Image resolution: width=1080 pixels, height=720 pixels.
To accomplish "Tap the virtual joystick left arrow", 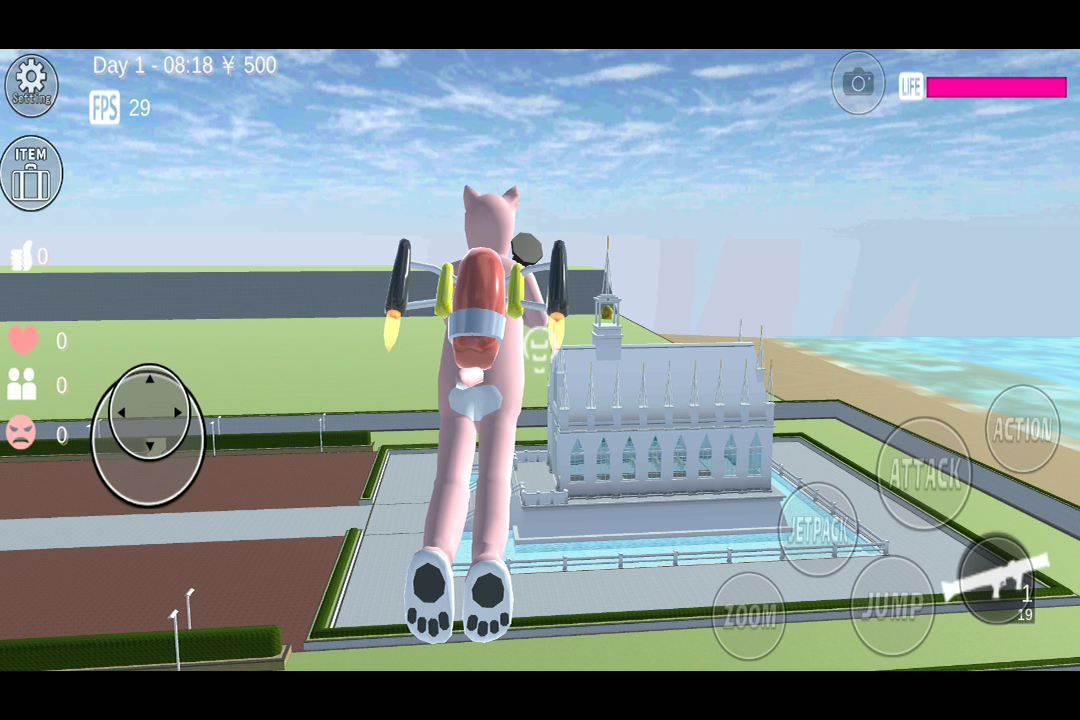I will pyautogui.click(x=119, y=412).
